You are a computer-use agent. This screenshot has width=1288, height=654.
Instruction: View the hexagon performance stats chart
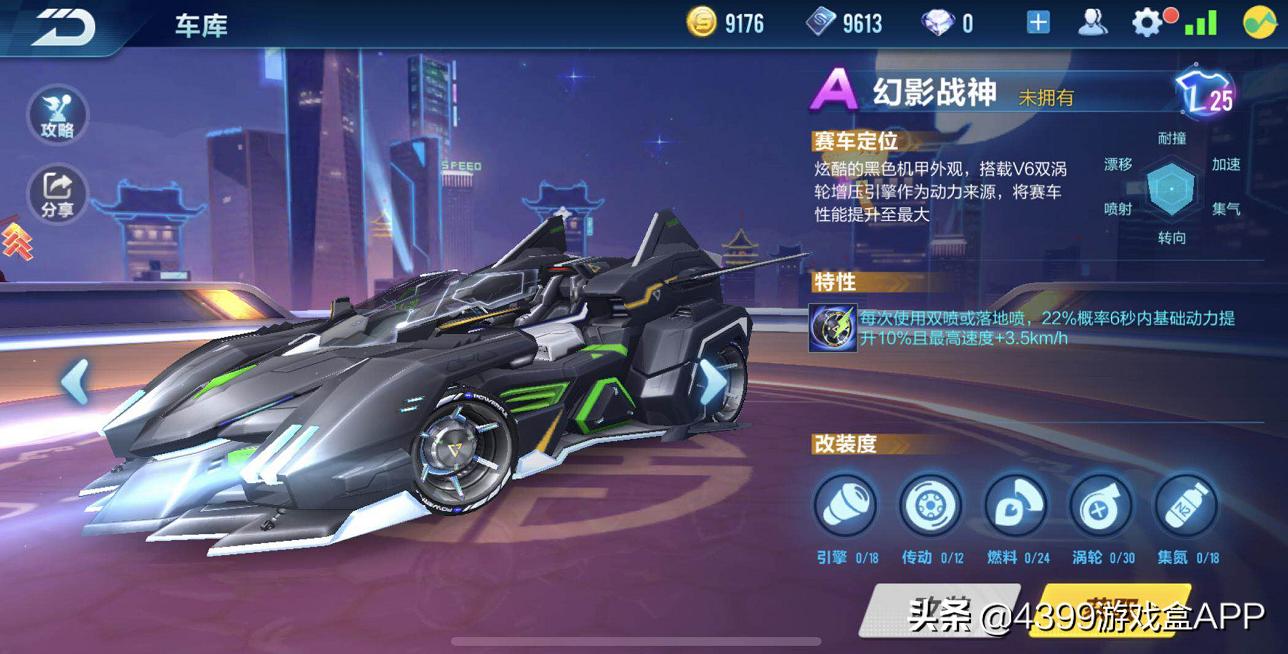[1171, 188]
